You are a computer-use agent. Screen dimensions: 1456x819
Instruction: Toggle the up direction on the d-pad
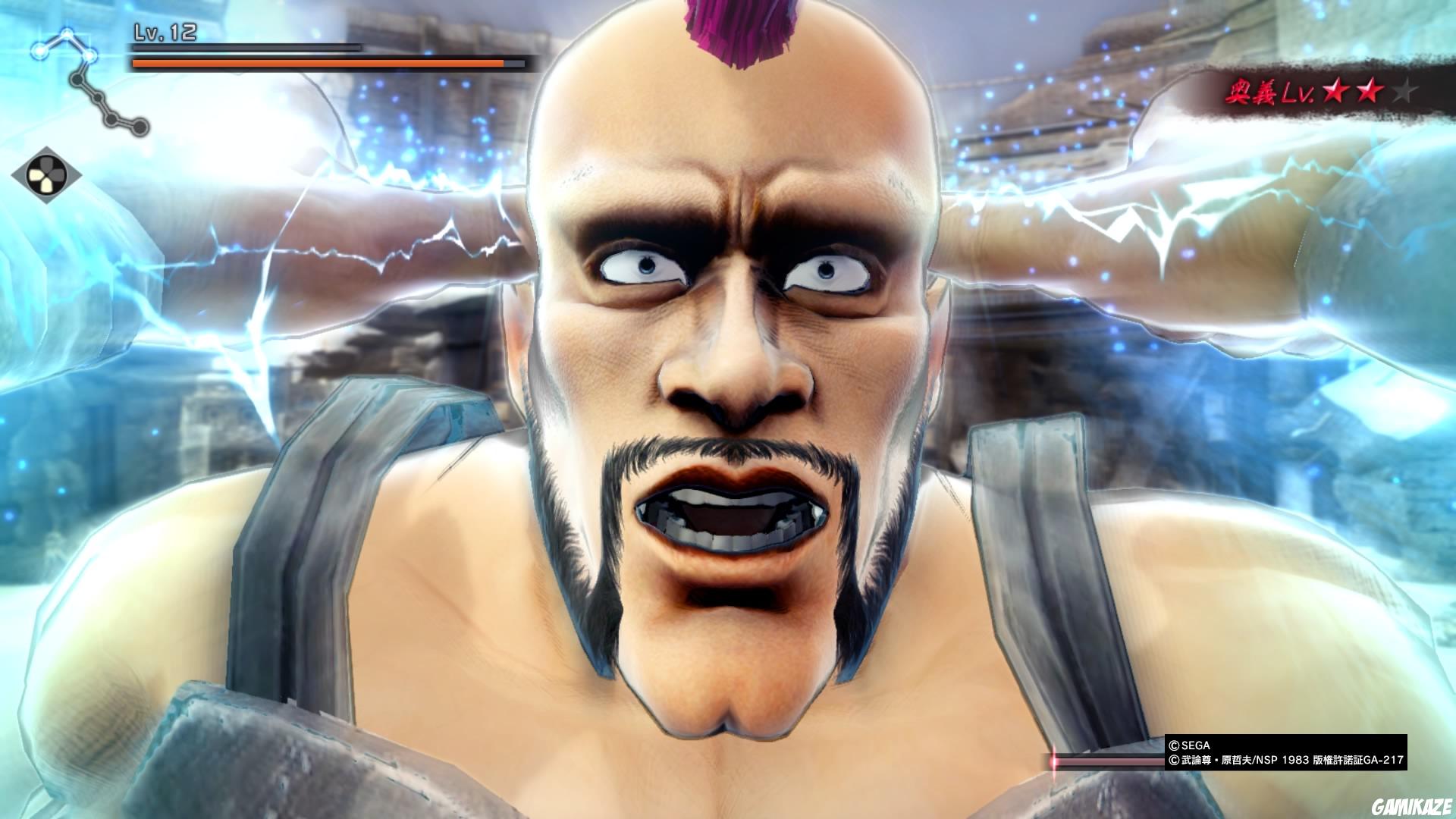click(x=46, y=164)
